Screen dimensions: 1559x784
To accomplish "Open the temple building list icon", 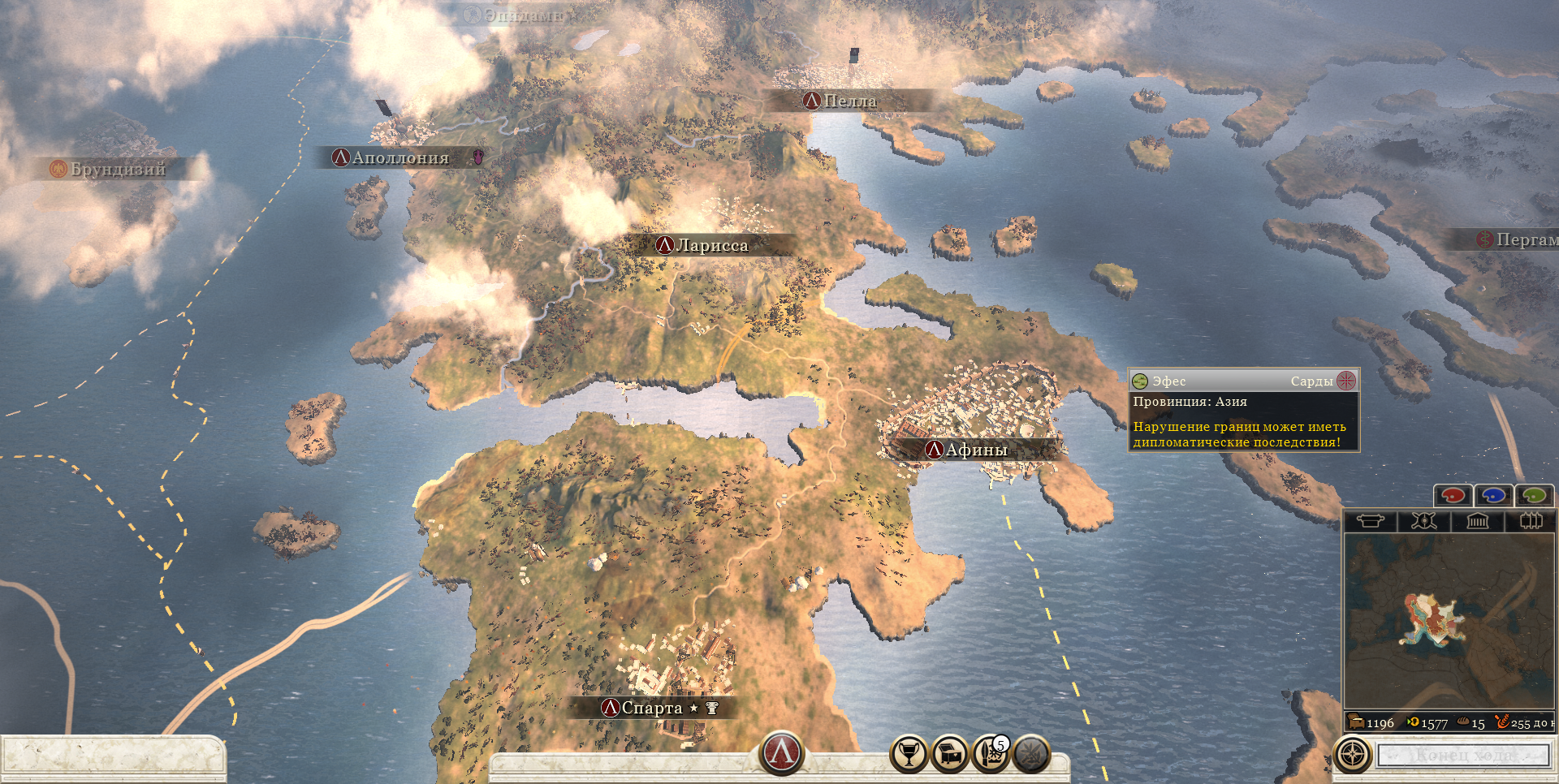I will click(1478, 521).
